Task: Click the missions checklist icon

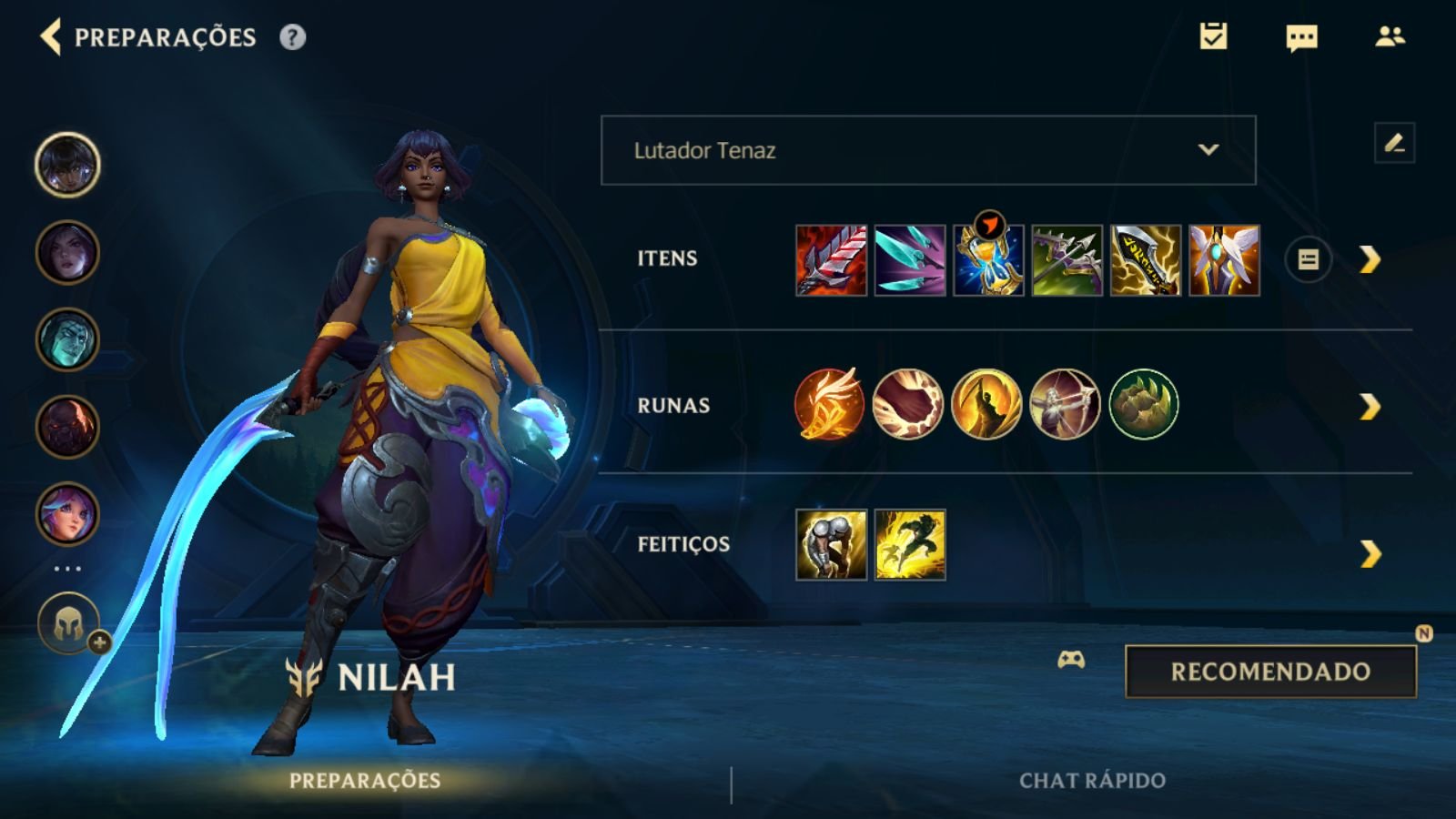Action: point(1213,38)
